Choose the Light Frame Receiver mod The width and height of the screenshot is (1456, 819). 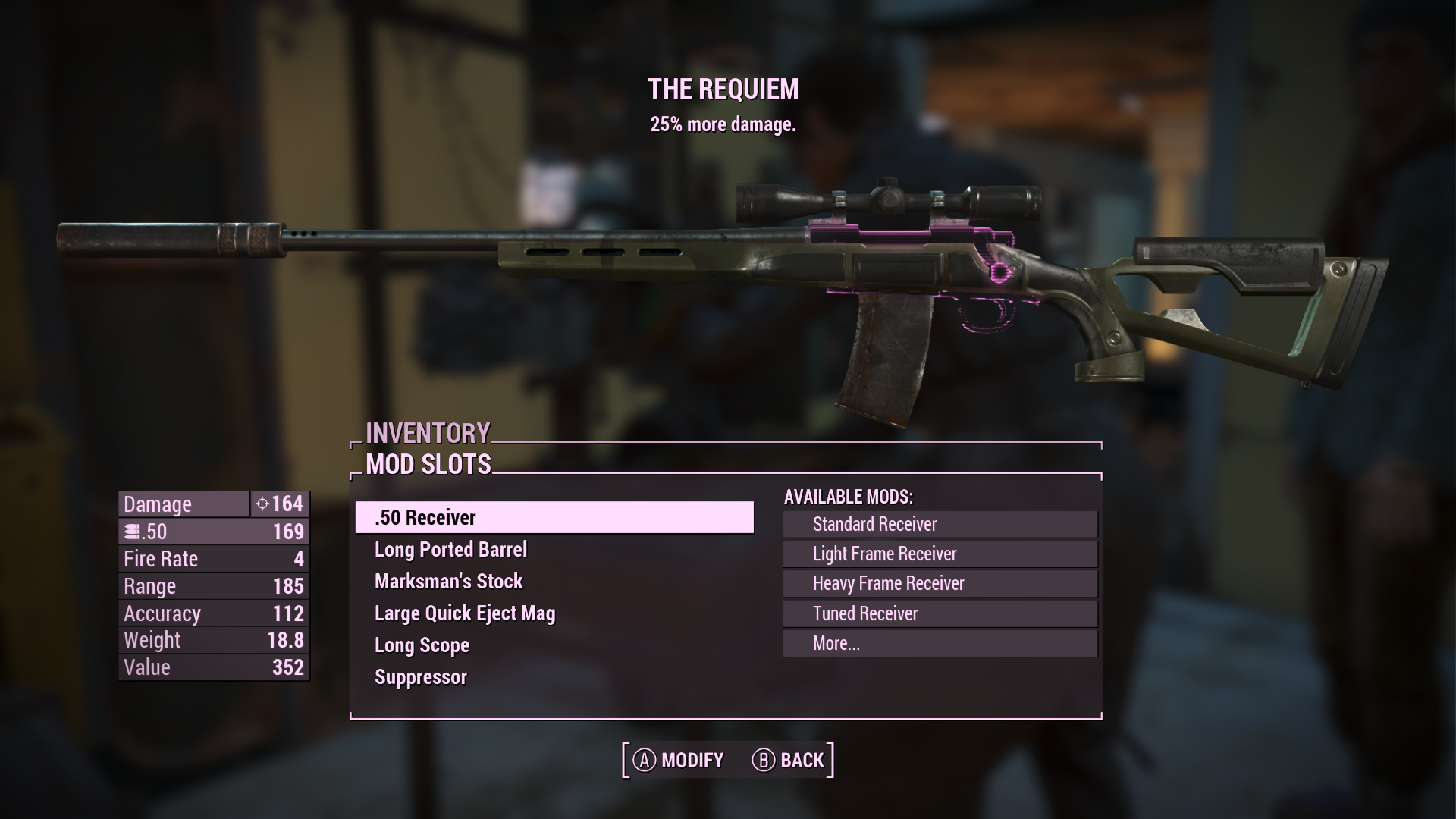(x=940, y=554)
